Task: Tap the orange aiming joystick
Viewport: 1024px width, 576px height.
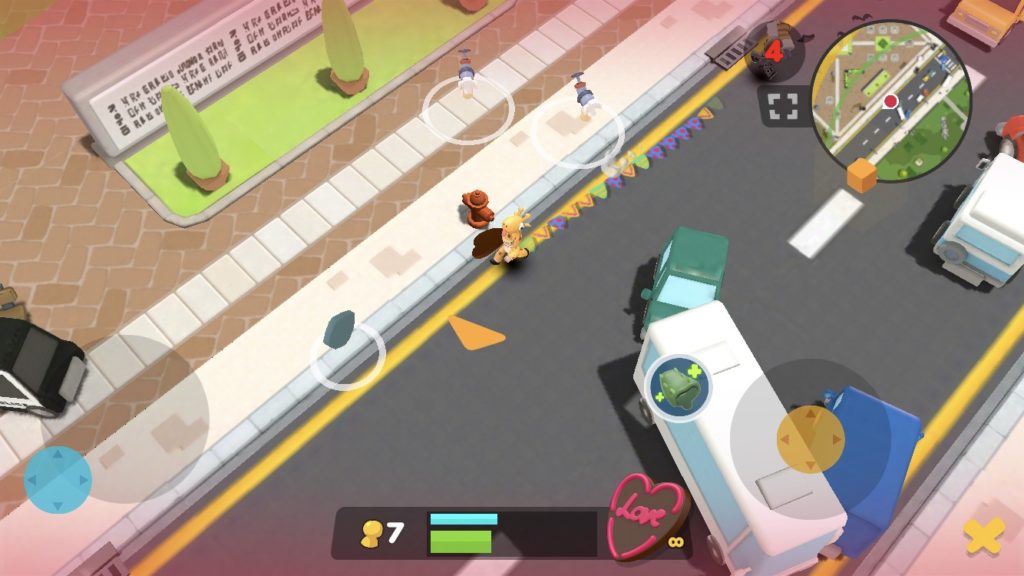Action: (x=811, y=437)
